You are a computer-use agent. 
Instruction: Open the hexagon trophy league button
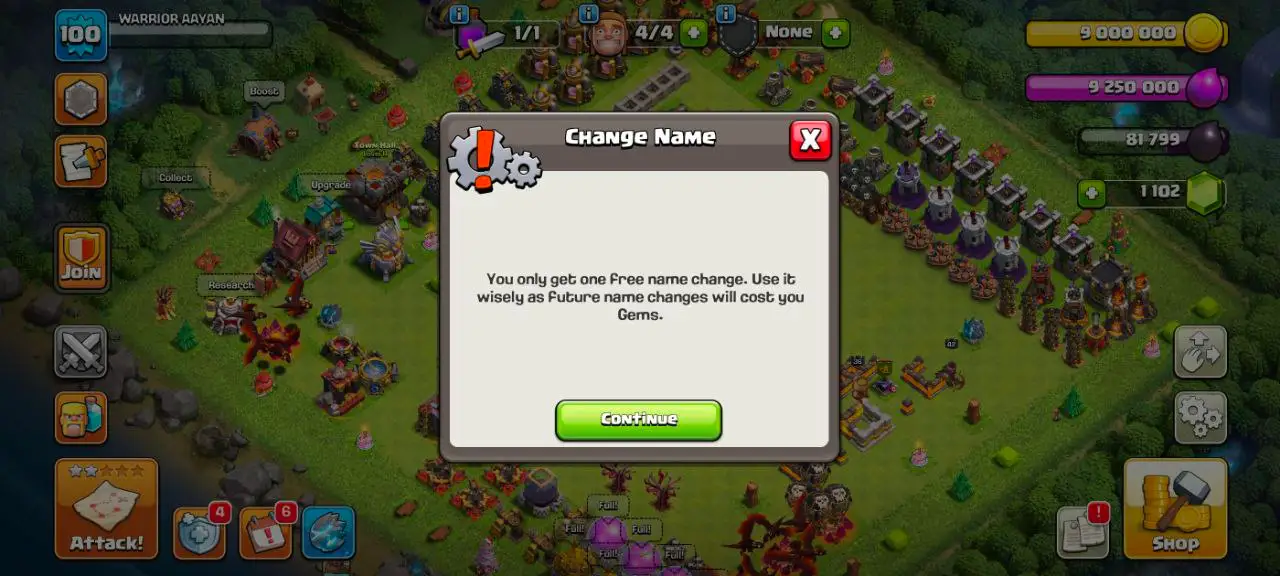[80, 99]
